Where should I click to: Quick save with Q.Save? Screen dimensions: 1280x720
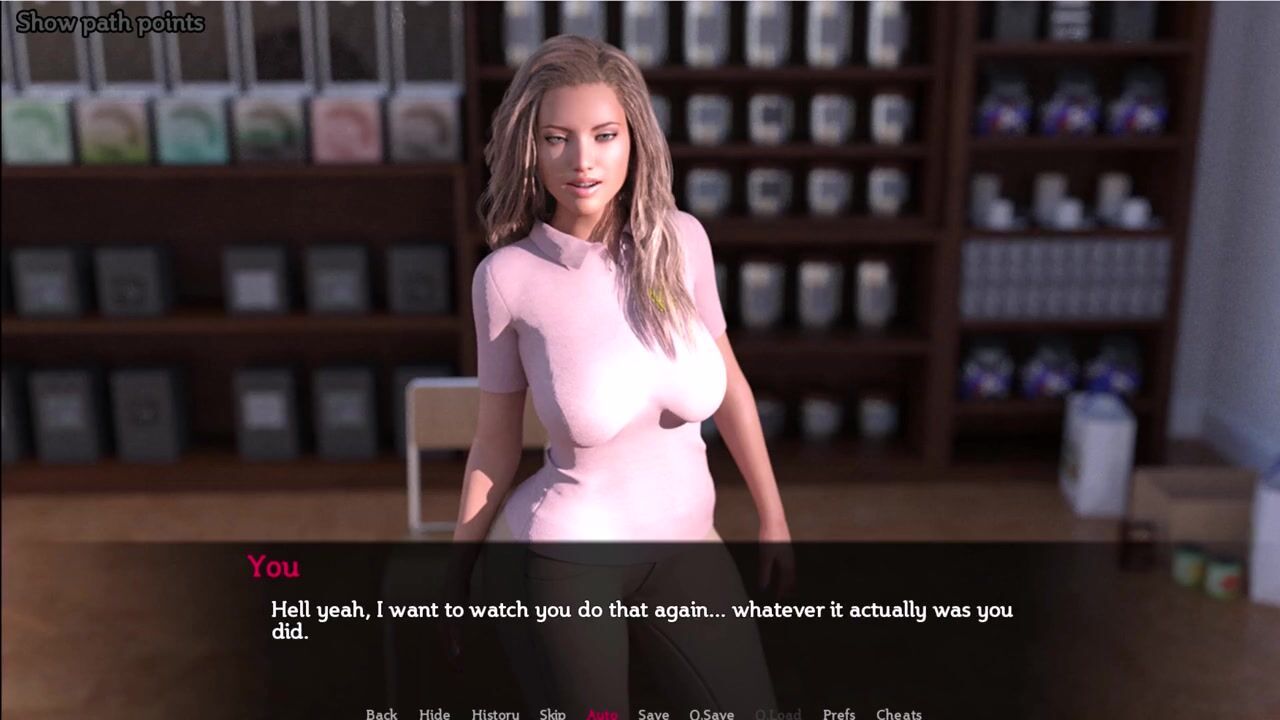click(x=711, y=713)
